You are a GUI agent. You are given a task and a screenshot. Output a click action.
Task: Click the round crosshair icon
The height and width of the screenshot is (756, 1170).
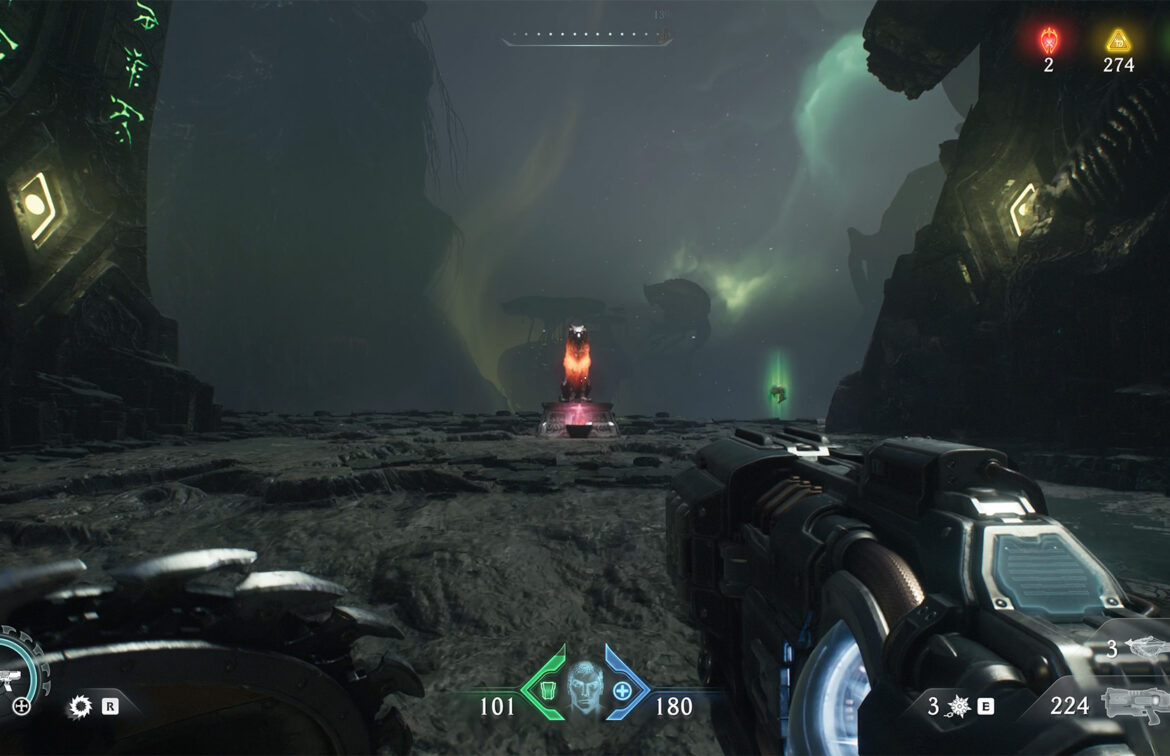22,707
